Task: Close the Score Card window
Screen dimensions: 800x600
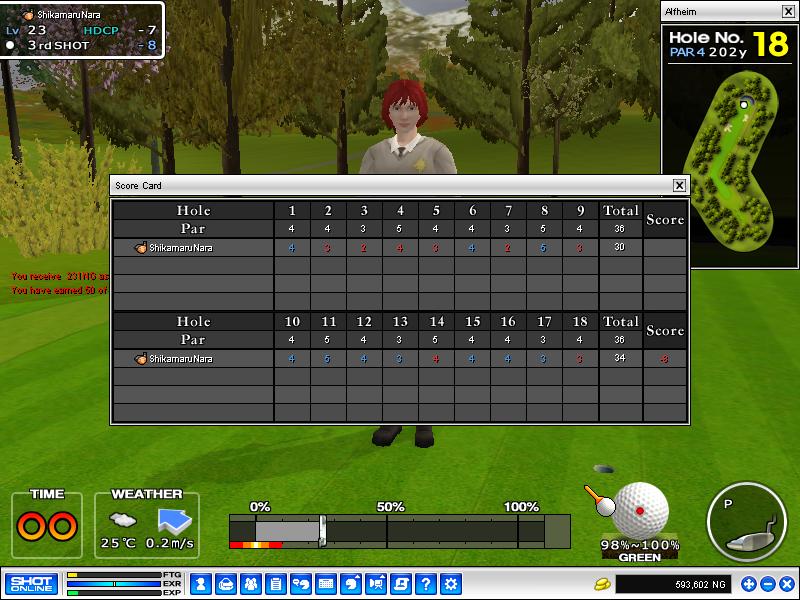Action: point(679,185)
